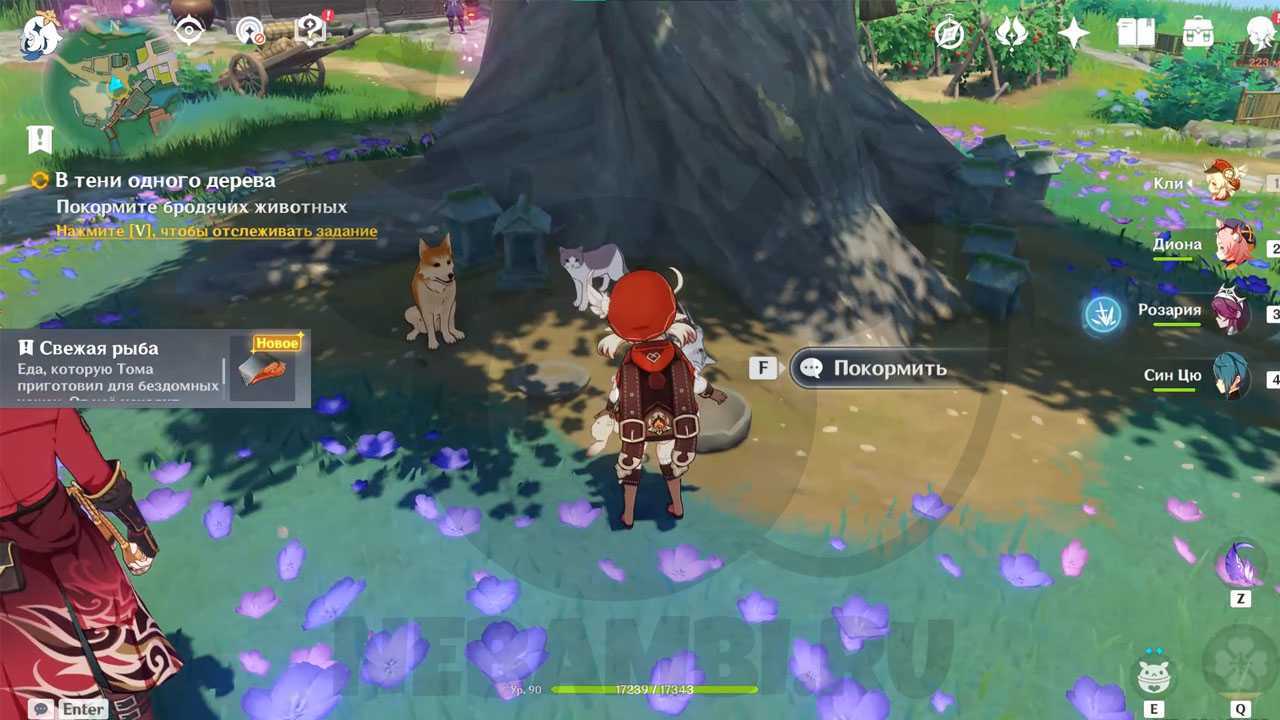1280x720 pixels.
Task: Switch to party member Син Цю
Action: [1230, 376]
